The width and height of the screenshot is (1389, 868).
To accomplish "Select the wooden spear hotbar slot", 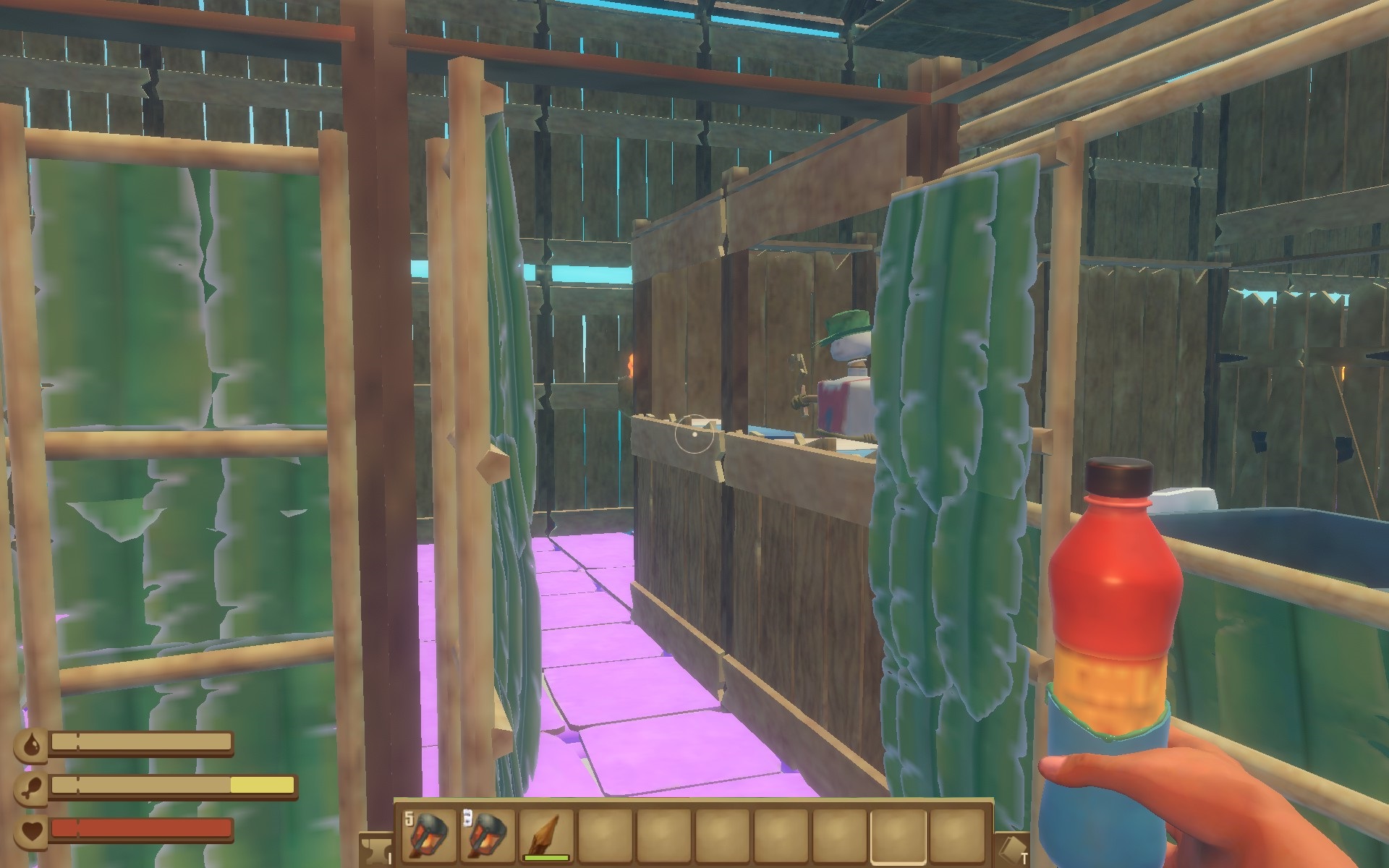I will tap(546, 834).
